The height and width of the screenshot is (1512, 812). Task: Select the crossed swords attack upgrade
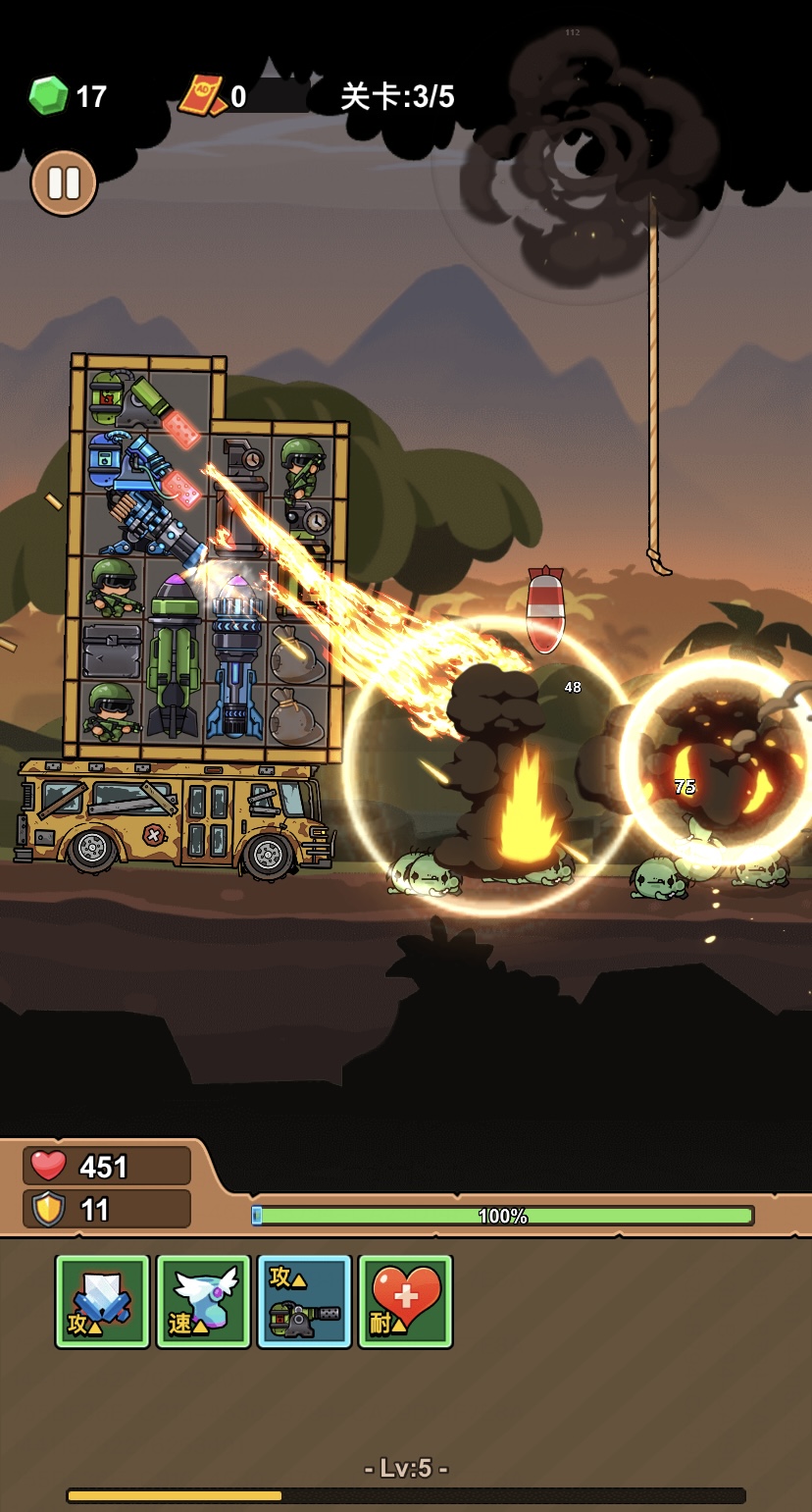click(x=103, y=1301)
